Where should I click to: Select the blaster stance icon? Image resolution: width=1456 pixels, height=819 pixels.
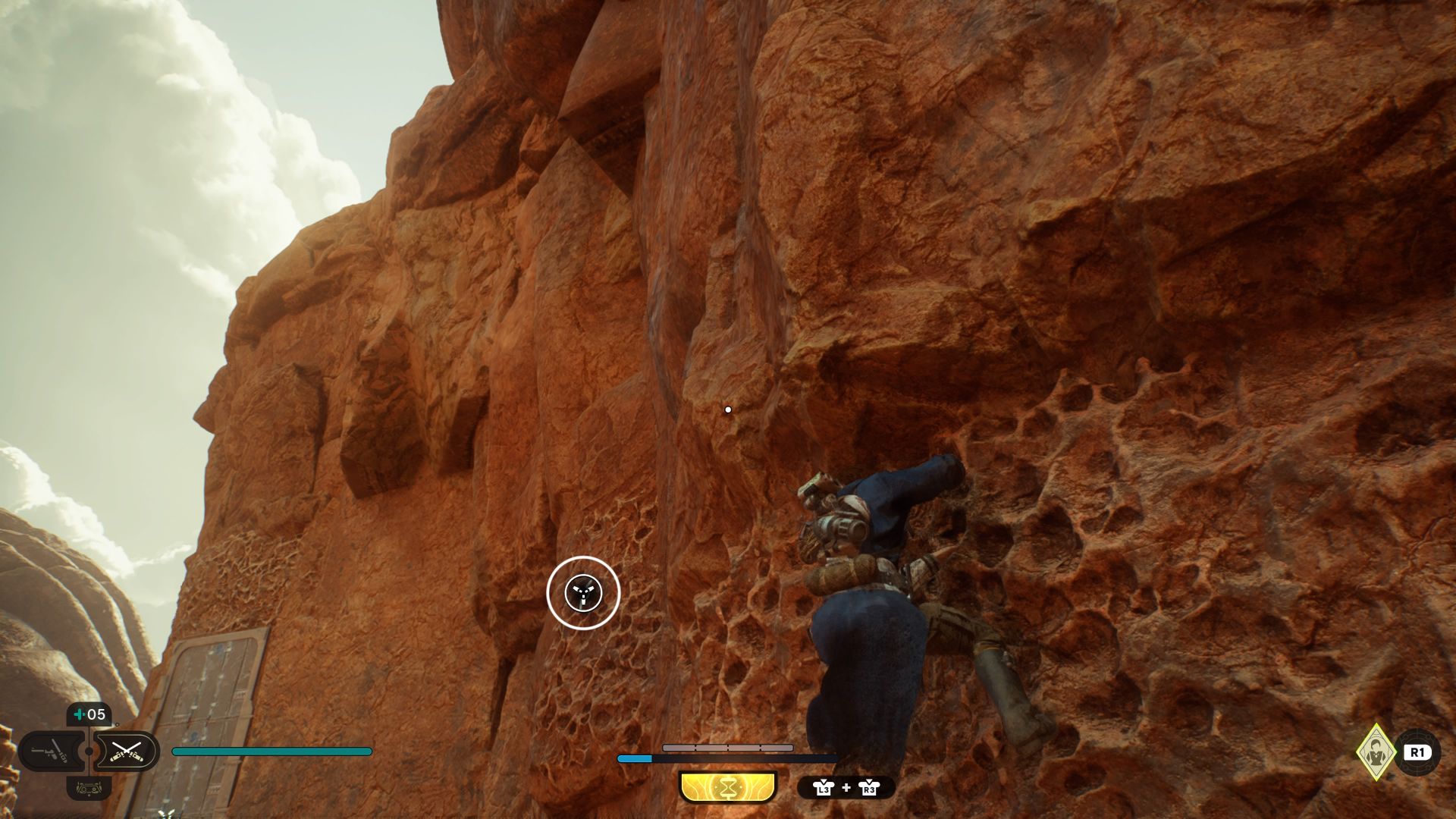pyautogui.click(x=48, y=751)
